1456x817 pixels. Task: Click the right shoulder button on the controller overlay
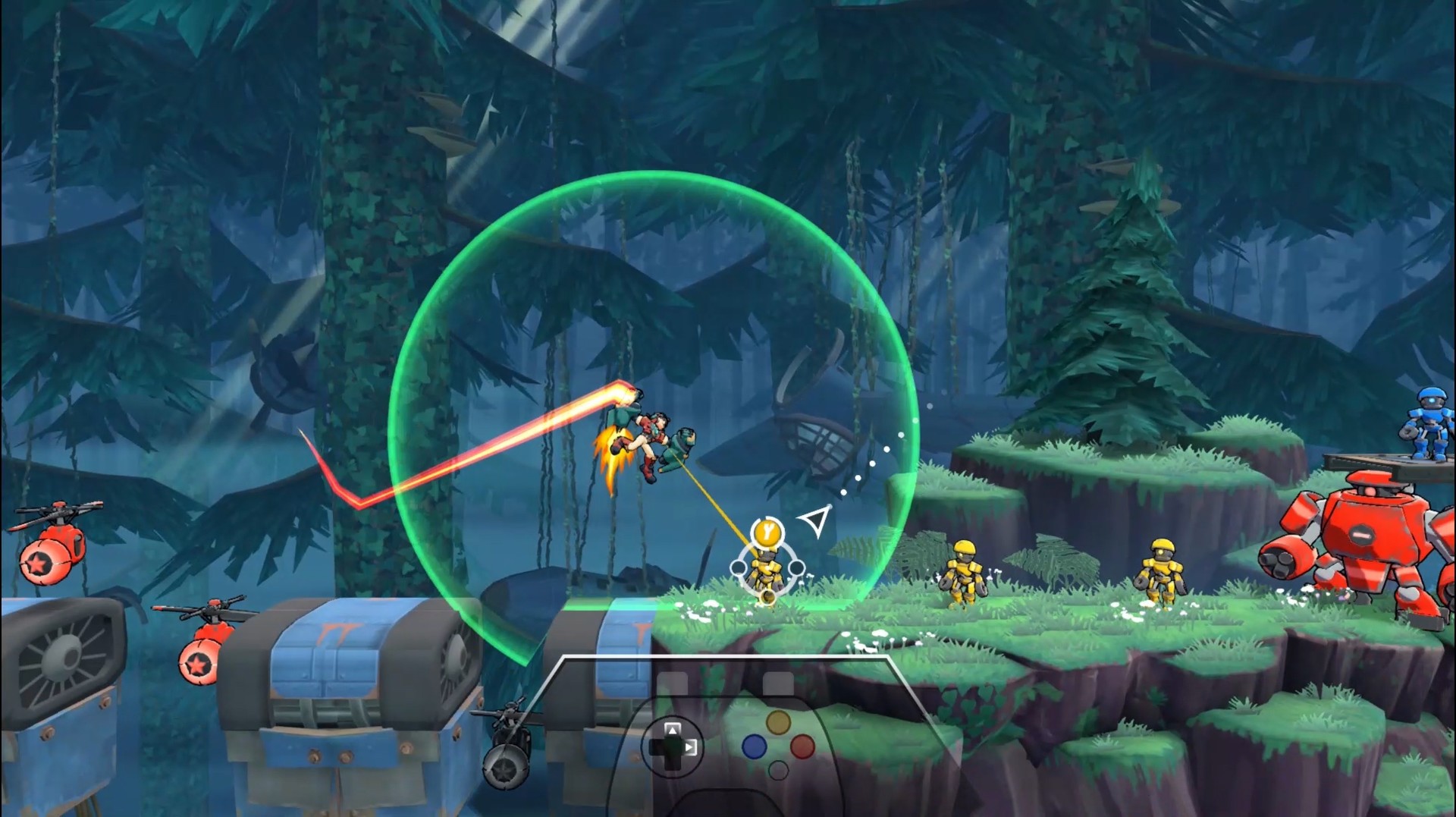tap(778, 684)
